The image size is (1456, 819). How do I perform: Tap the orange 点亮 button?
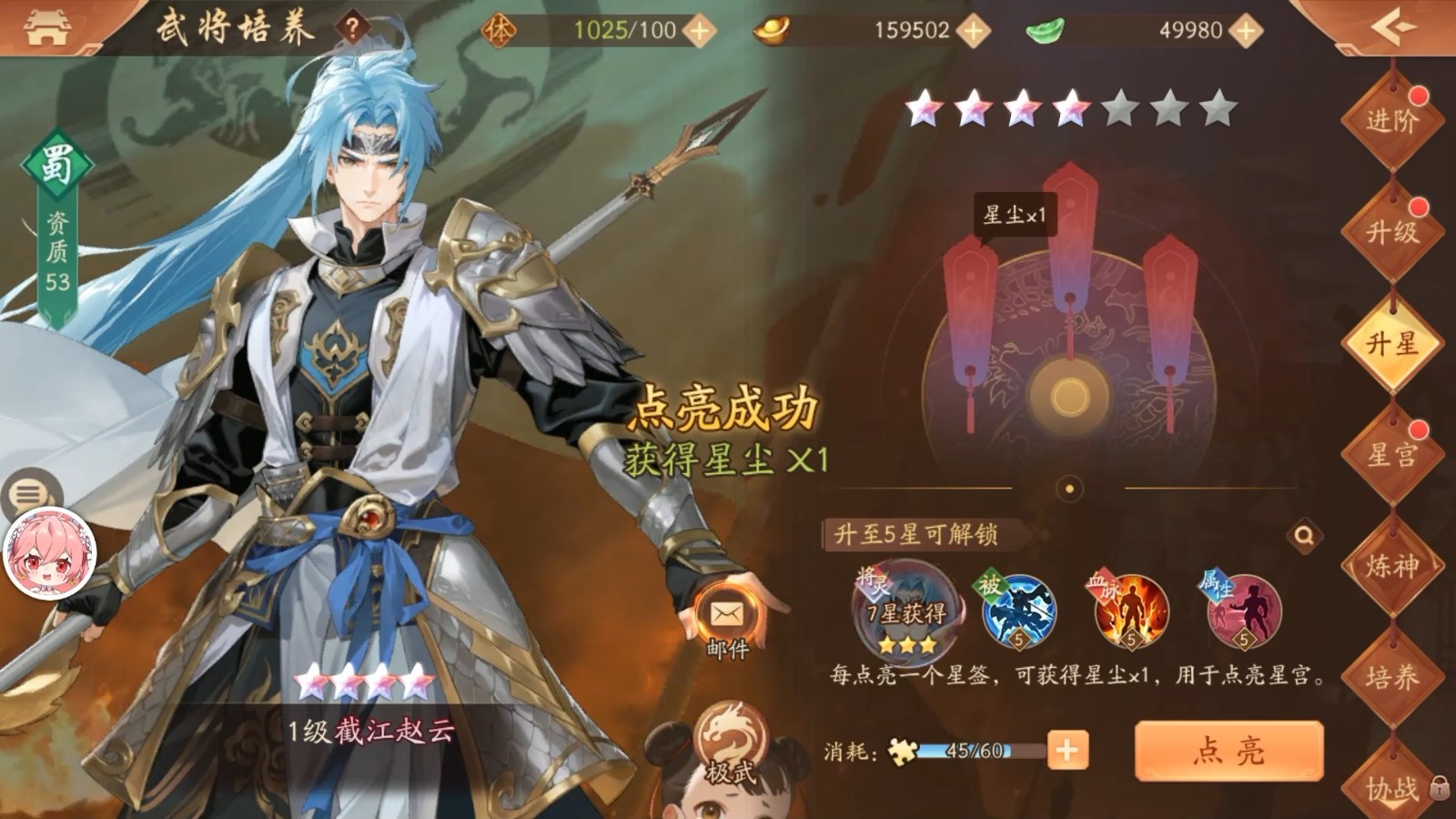[x=1228, y=751]
